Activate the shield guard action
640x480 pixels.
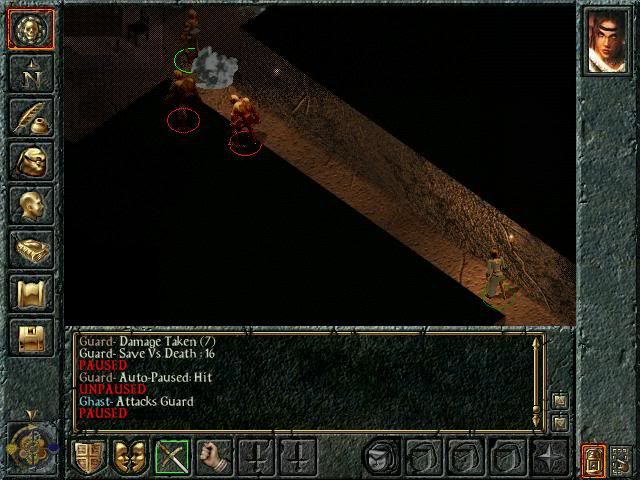point(88,458)
